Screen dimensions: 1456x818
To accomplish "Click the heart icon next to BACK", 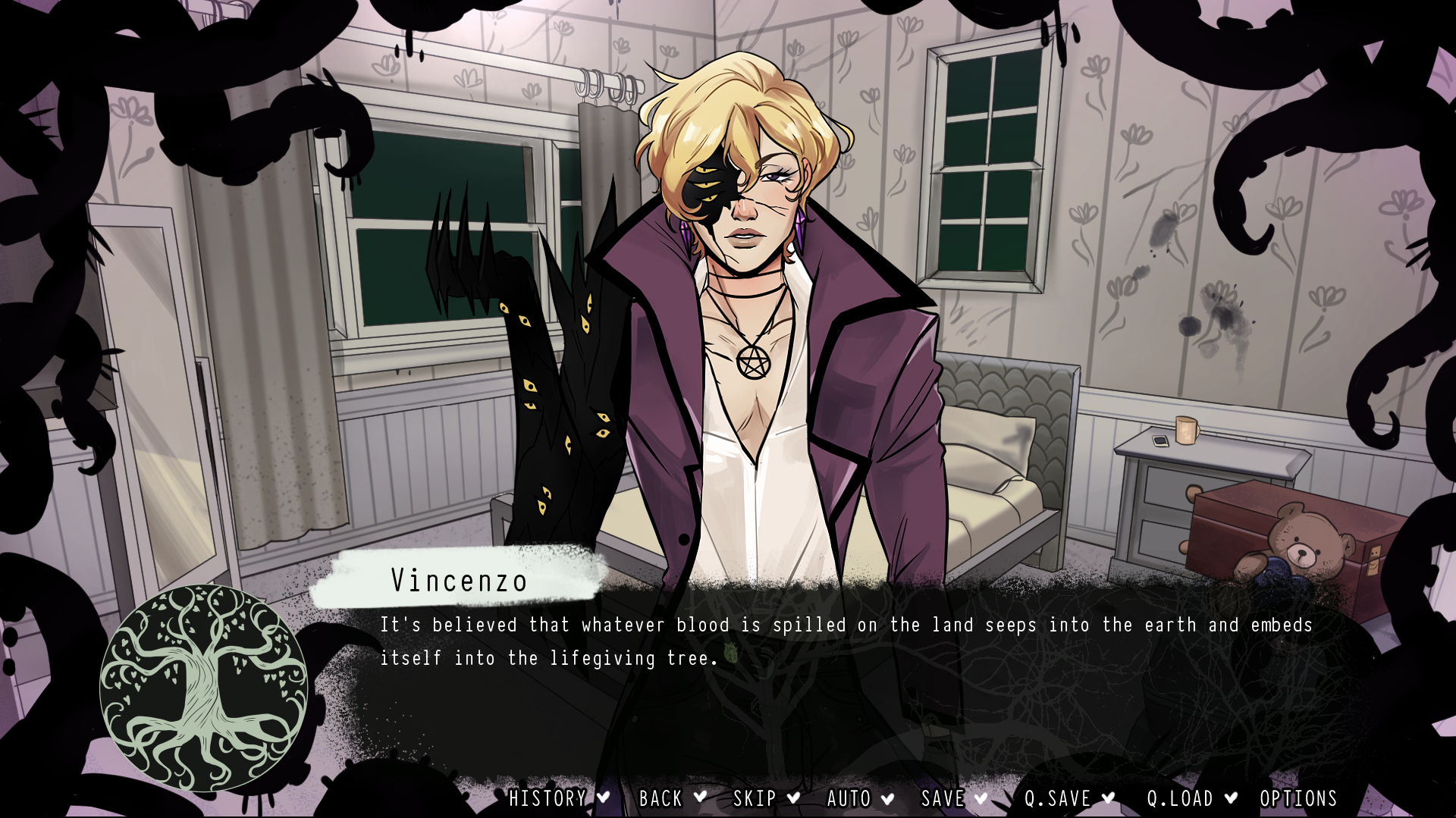I will tap(701, 798).
